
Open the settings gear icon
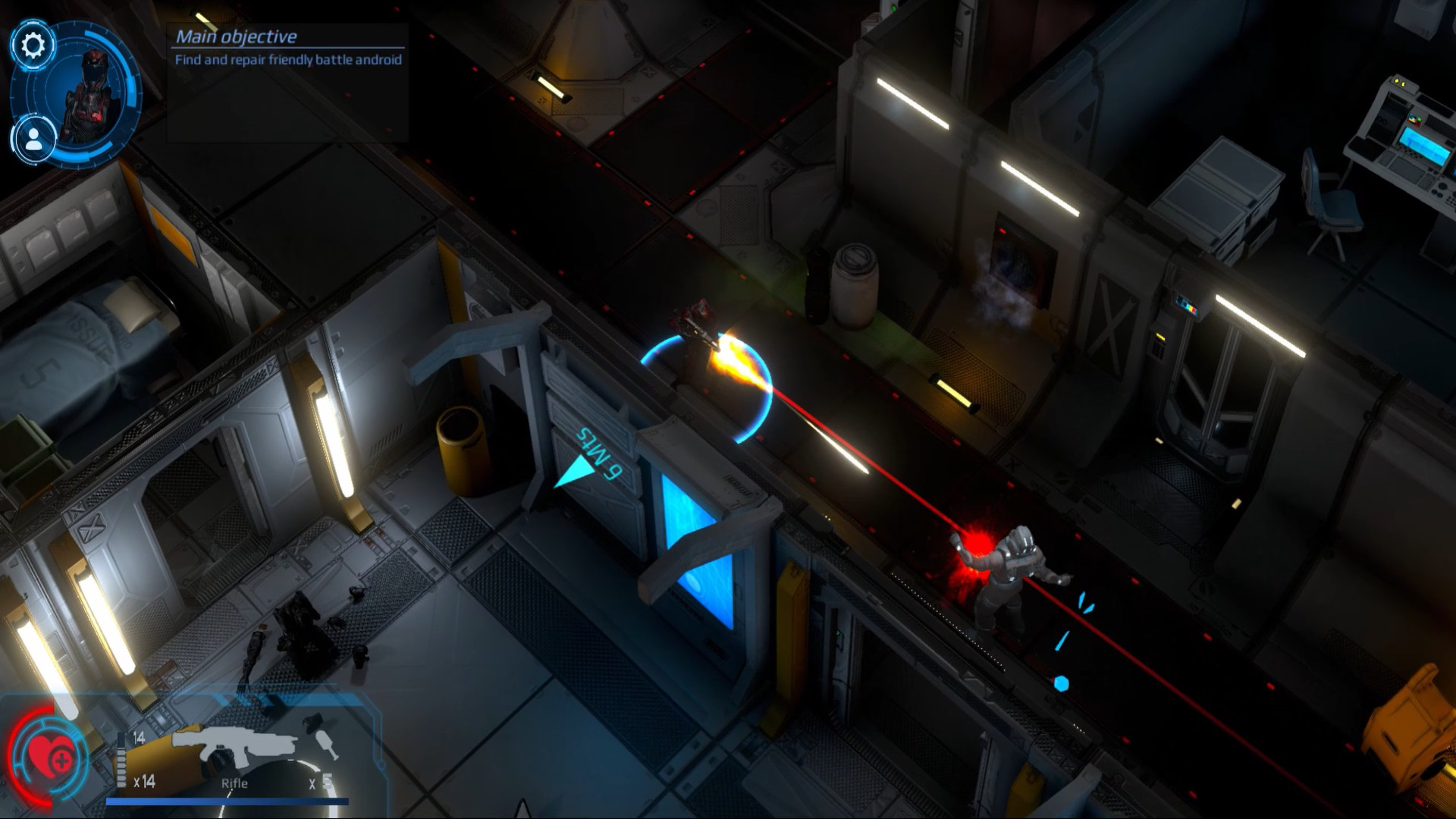[32, 45]
